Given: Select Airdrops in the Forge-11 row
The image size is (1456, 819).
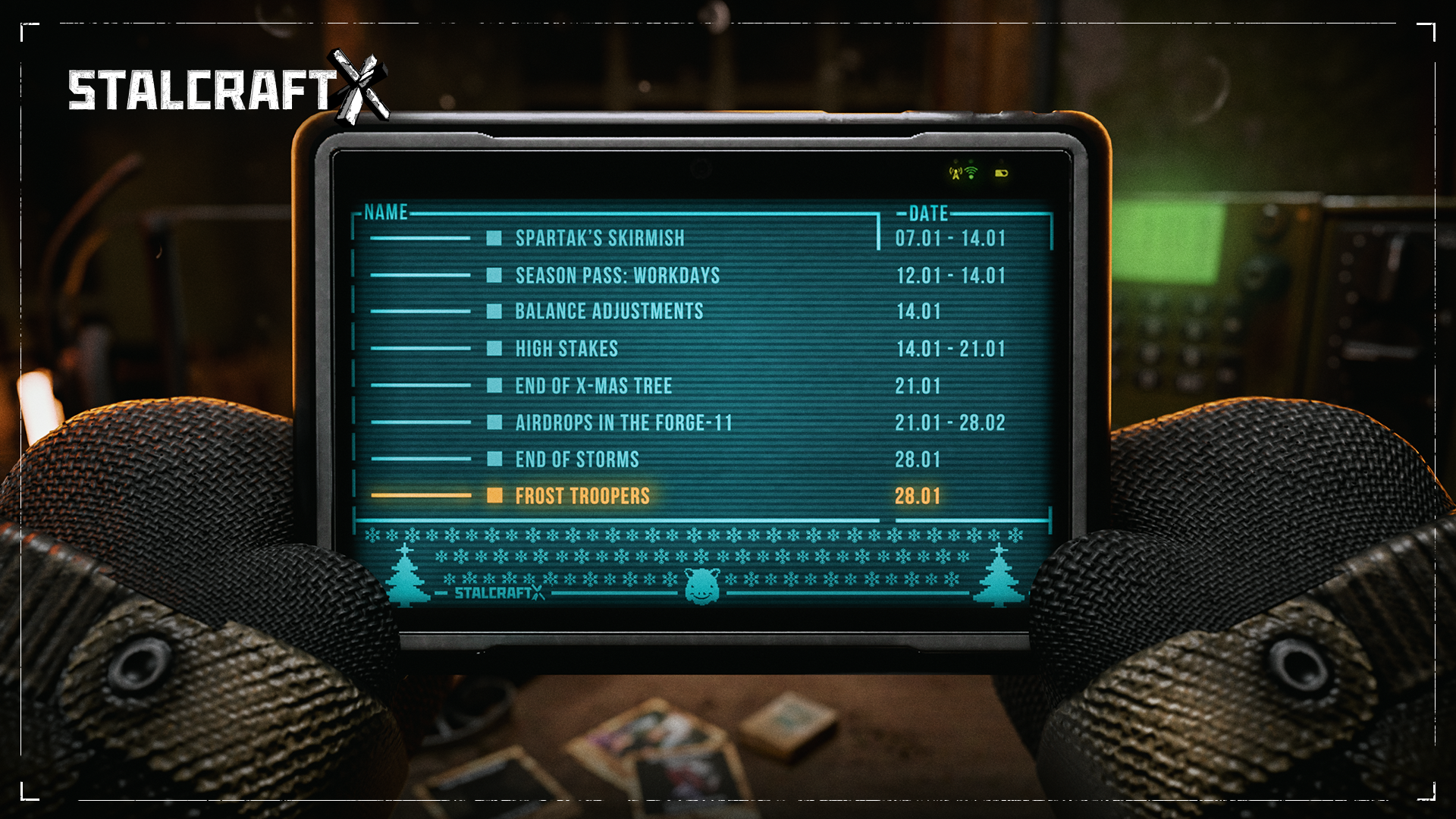Looking at the screenshot, I should [623, 422].
